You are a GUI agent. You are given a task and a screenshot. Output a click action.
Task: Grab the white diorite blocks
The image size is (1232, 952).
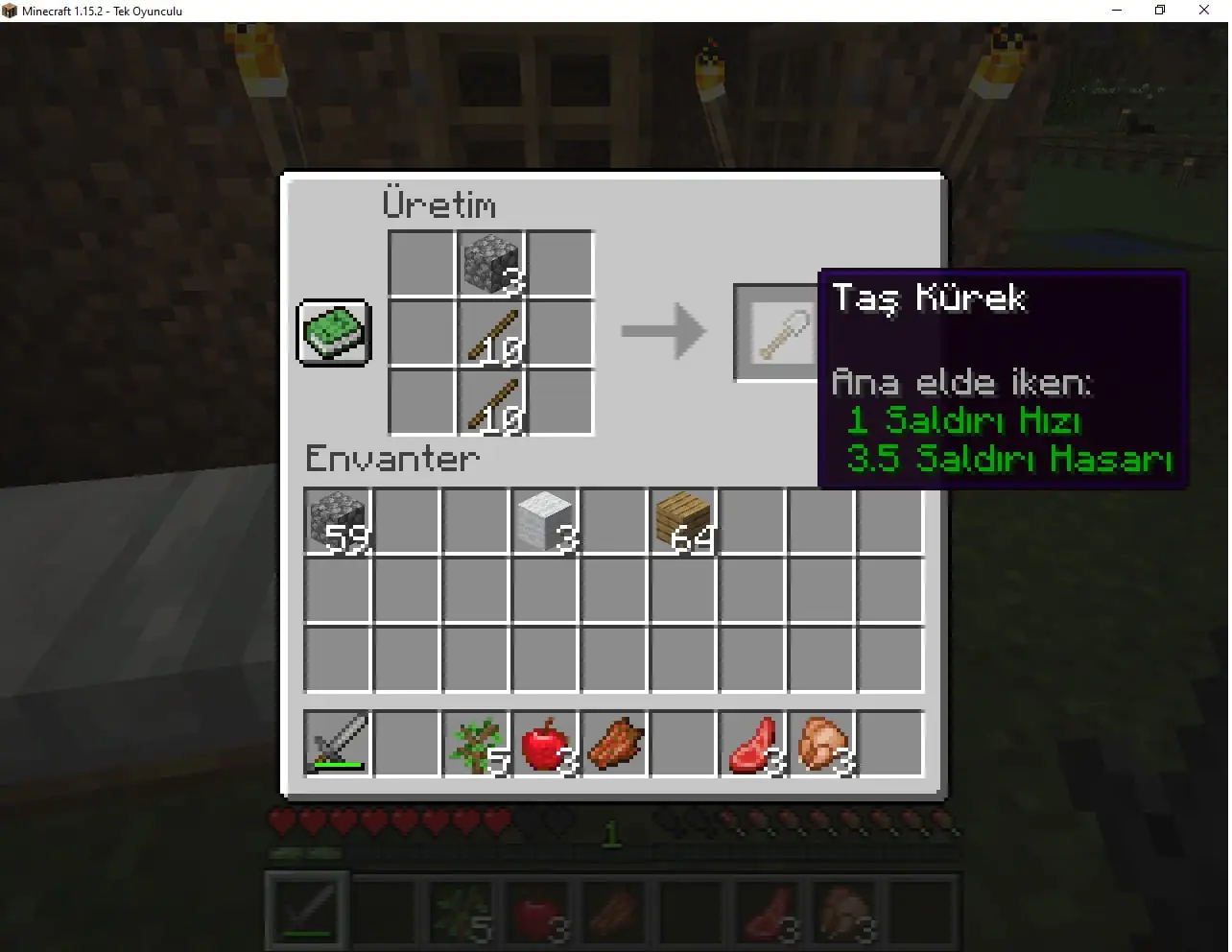[x=544, y=523]
